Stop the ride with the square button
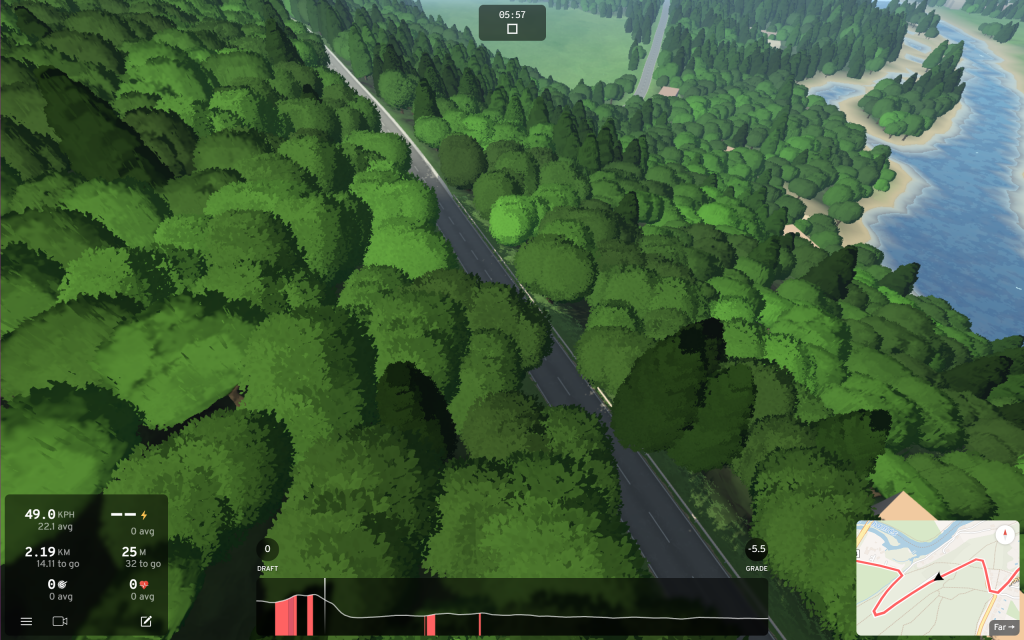 pyautogui.click(x=512, y=29)
